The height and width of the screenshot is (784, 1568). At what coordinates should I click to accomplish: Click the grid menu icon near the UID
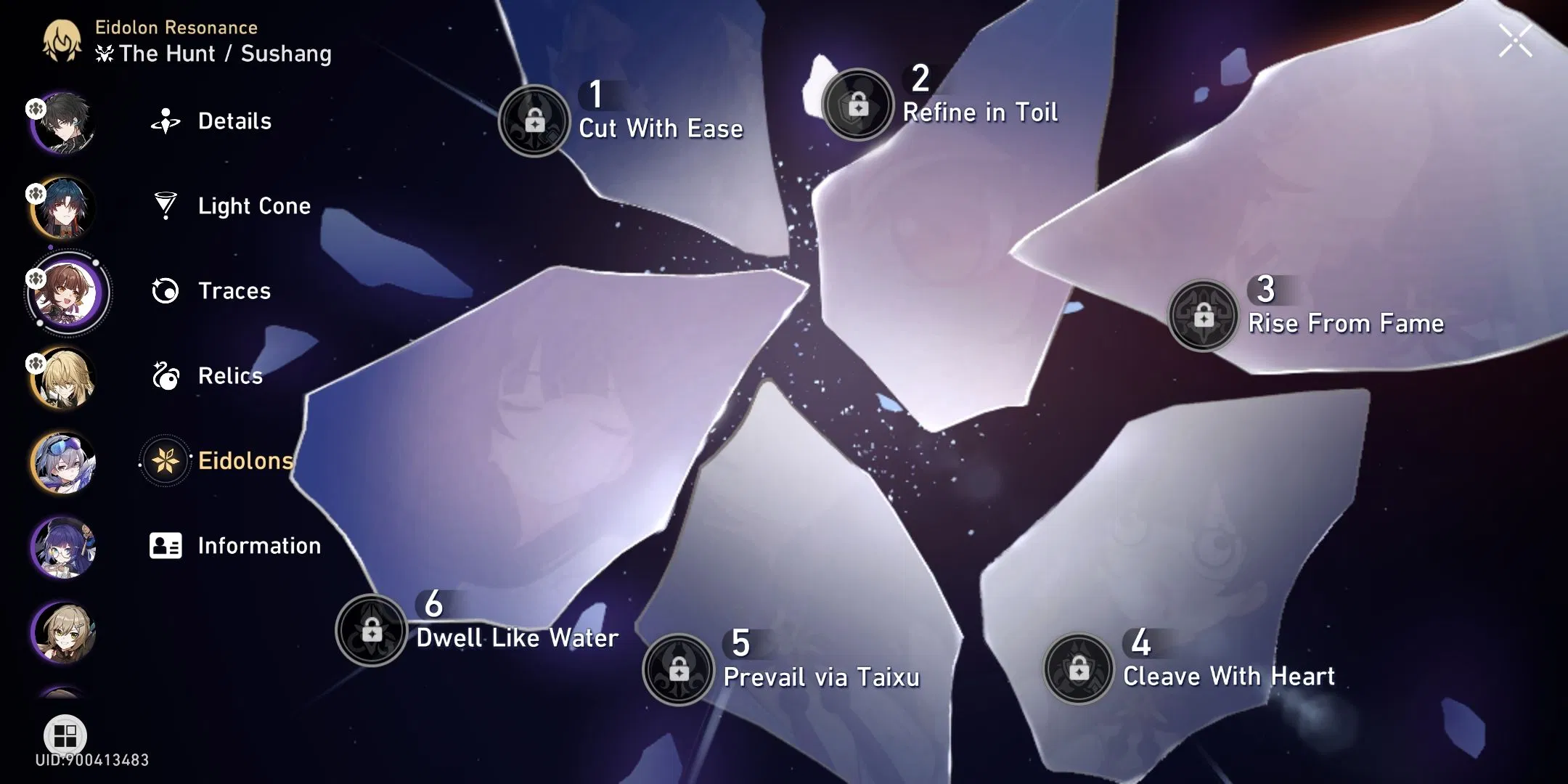click(64, 735)
